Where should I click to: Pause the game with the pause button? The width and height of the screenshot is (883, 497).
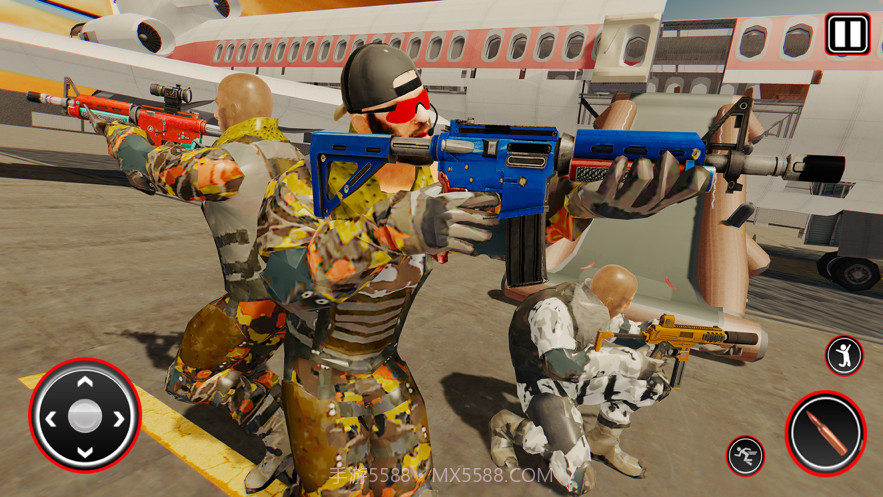click(x=846, y=34)
